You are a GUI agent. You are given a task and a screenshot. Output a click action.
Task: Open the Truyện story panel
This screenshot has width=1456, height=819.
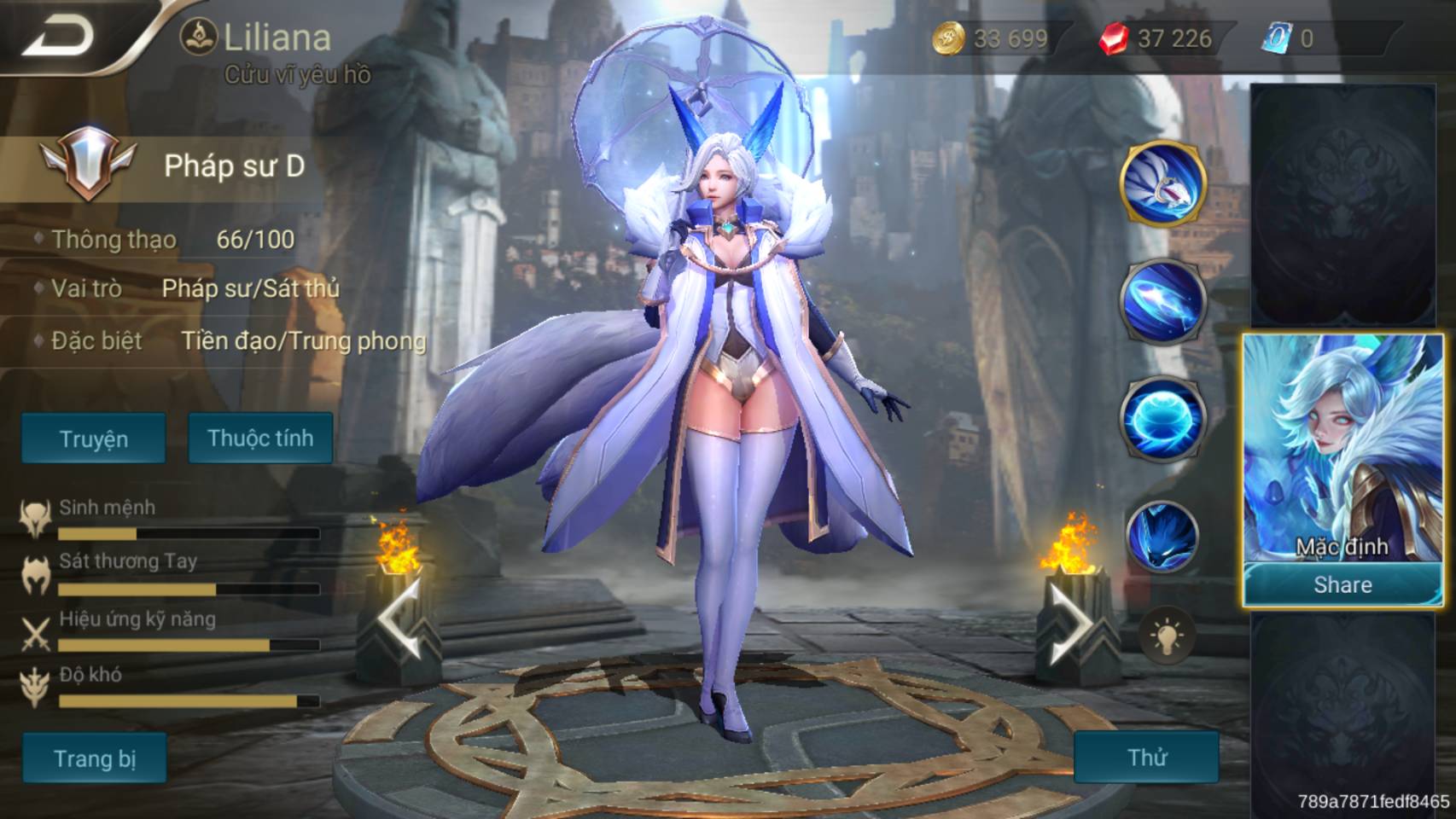click(x=94, y=439)
